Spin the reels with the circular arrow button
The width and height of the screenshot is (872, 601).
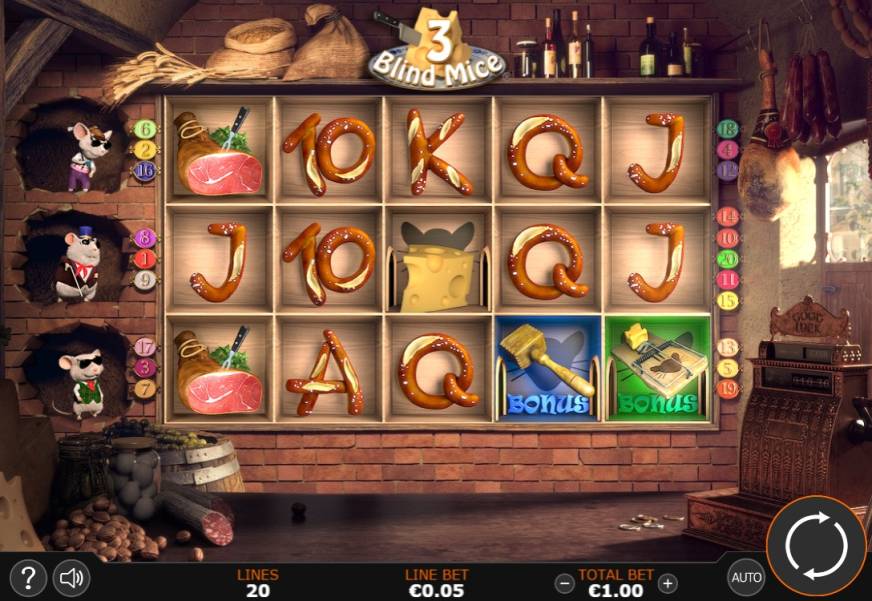[816, 545]
